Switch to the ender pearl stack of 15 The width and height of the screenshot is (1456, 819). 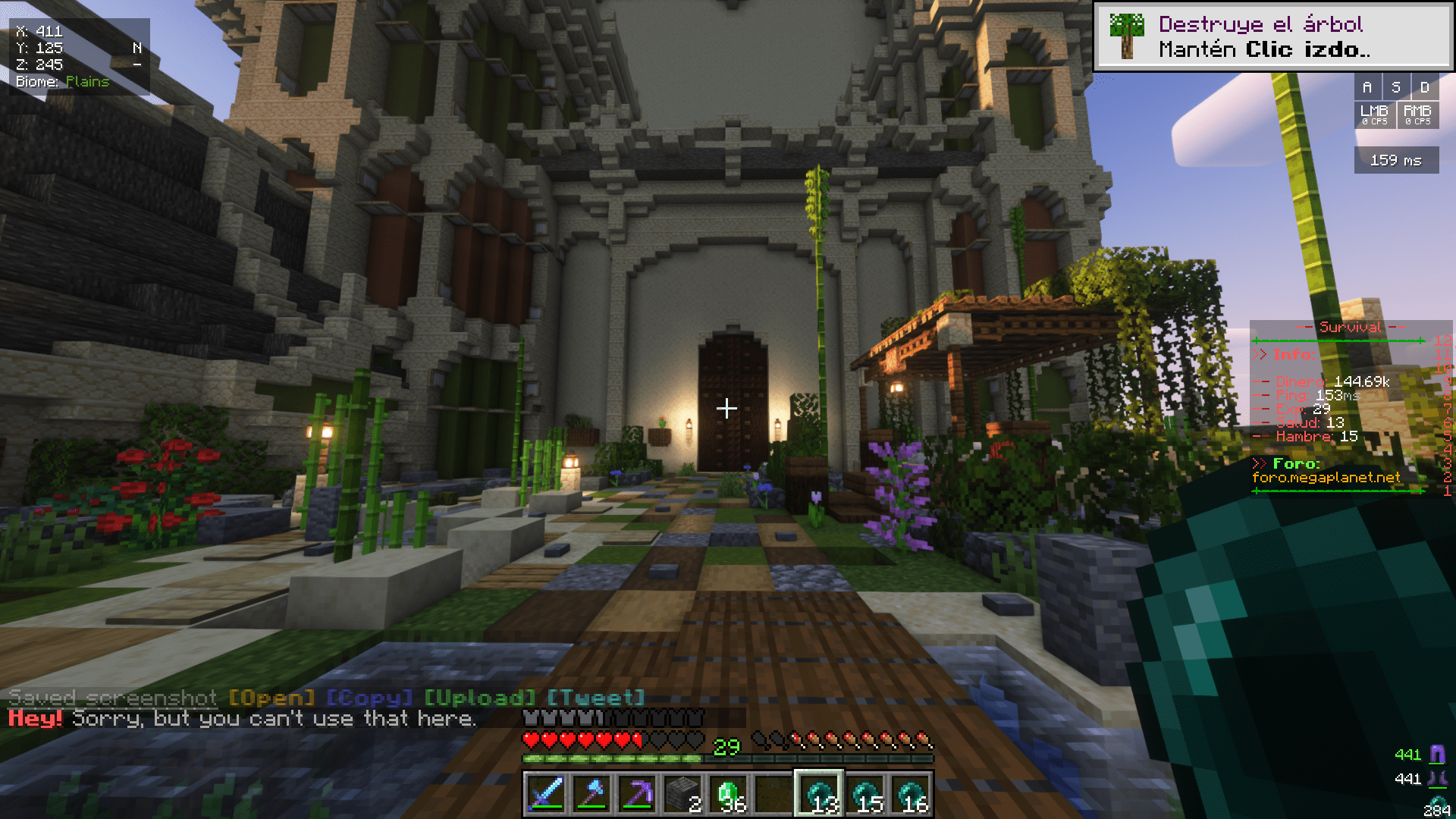pos(865,793)
